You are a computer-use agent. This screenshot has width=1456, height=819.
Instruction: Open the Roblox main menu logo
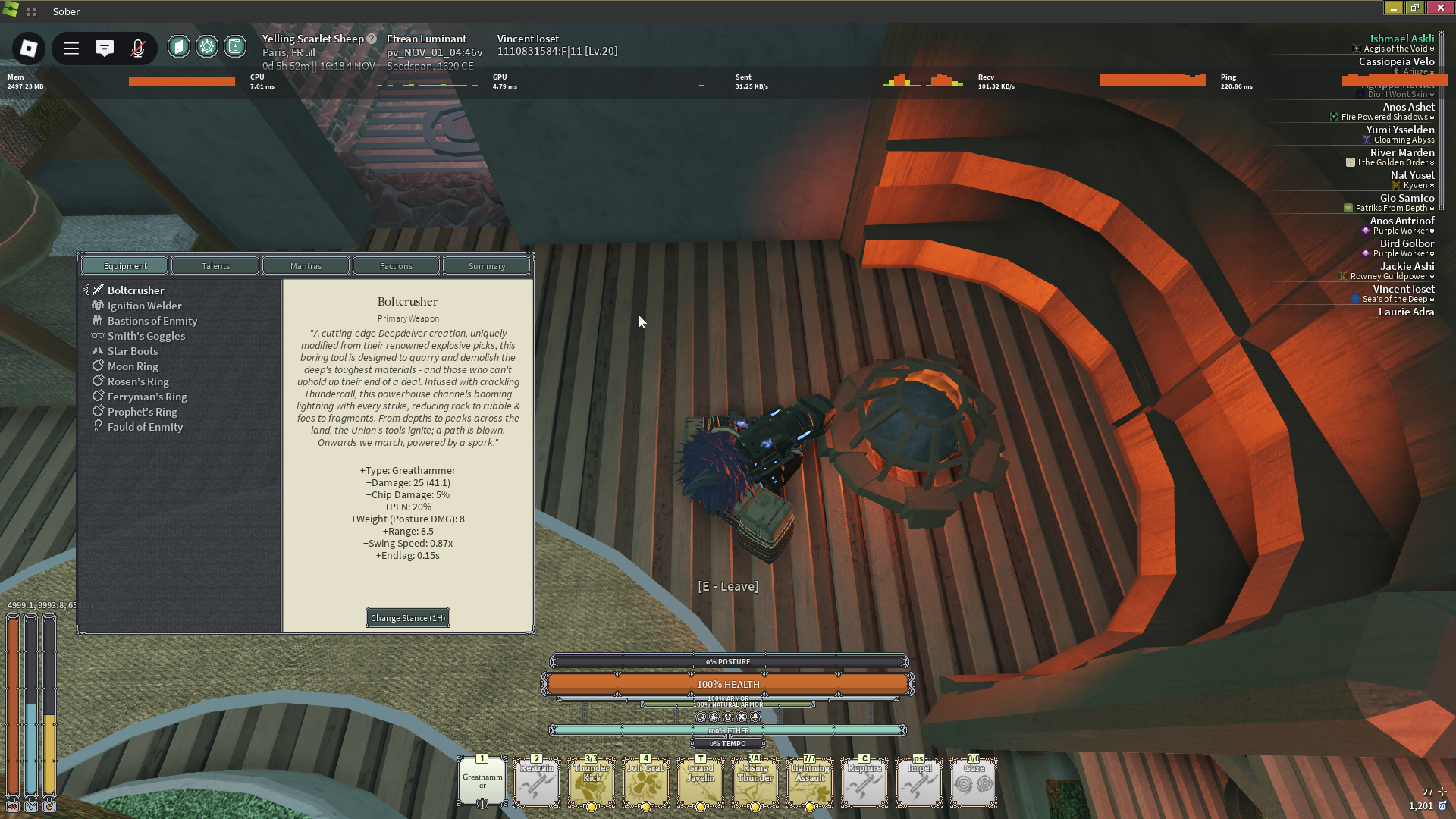coord(29,49)
